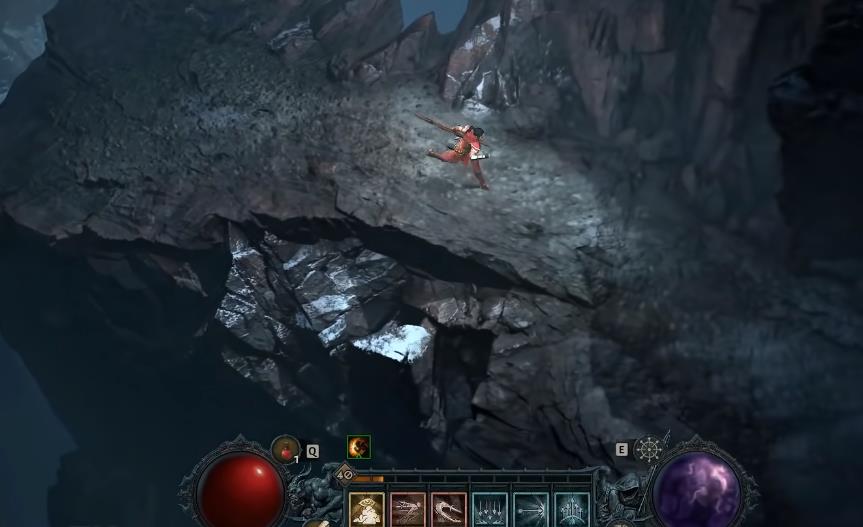This screenshot has width=863, height=527.
Task: Use the teal single arrow burst skill
Action: (x=531, y=510)
